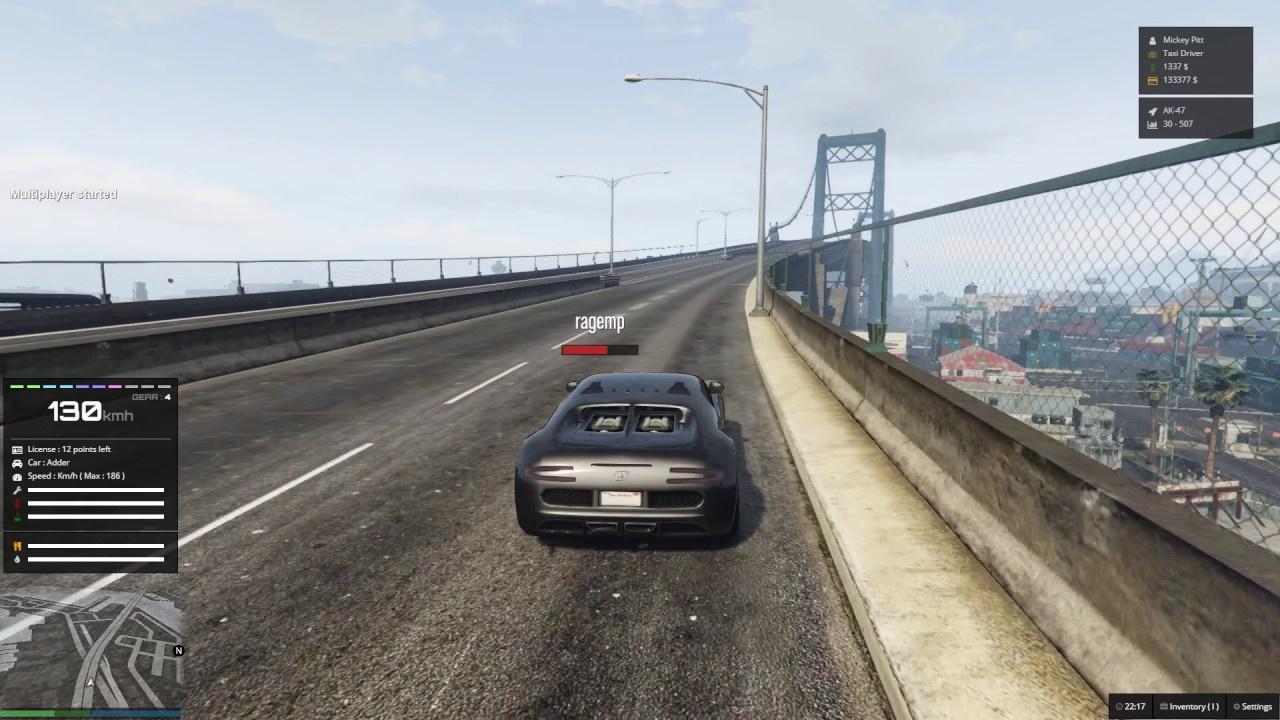Image resolution: width=1280 pixels, height=720 pixels.
Task: Click the thirst water droplet icon
Action: [x=18, y=559]
